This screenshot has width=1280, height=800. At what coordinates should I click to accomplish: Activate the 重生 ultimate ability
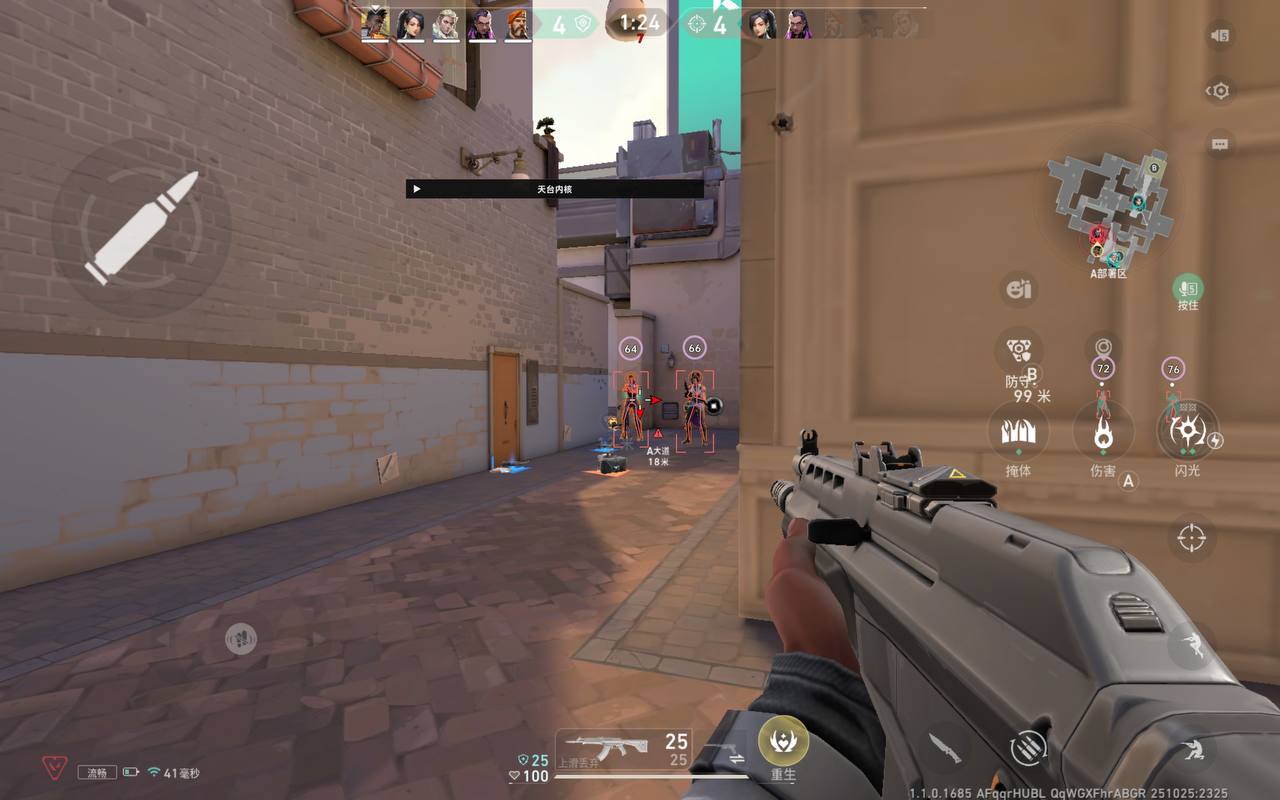click(x=783, y=742)
